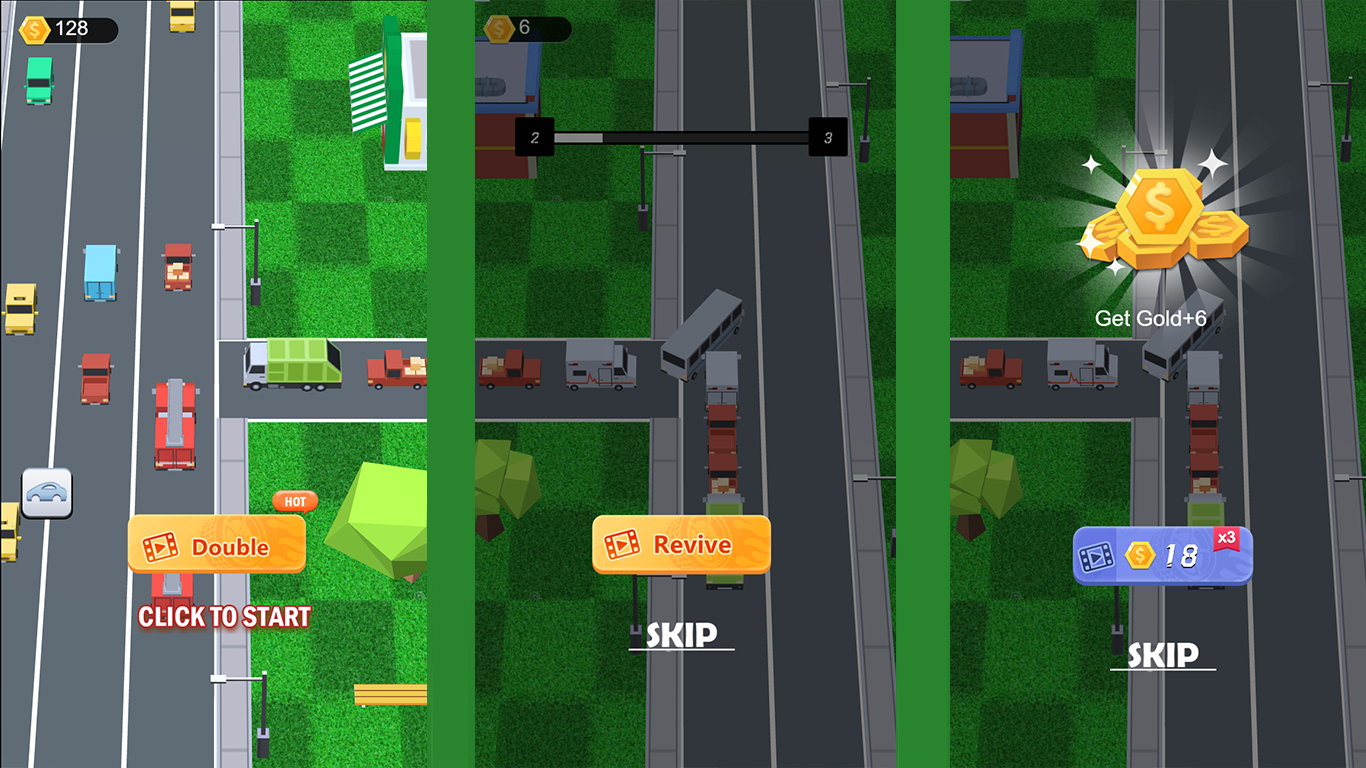Select the level 2 marker on progress bar
The image size is (1366, 768).
pyautogui.click(x=533, y=136)
